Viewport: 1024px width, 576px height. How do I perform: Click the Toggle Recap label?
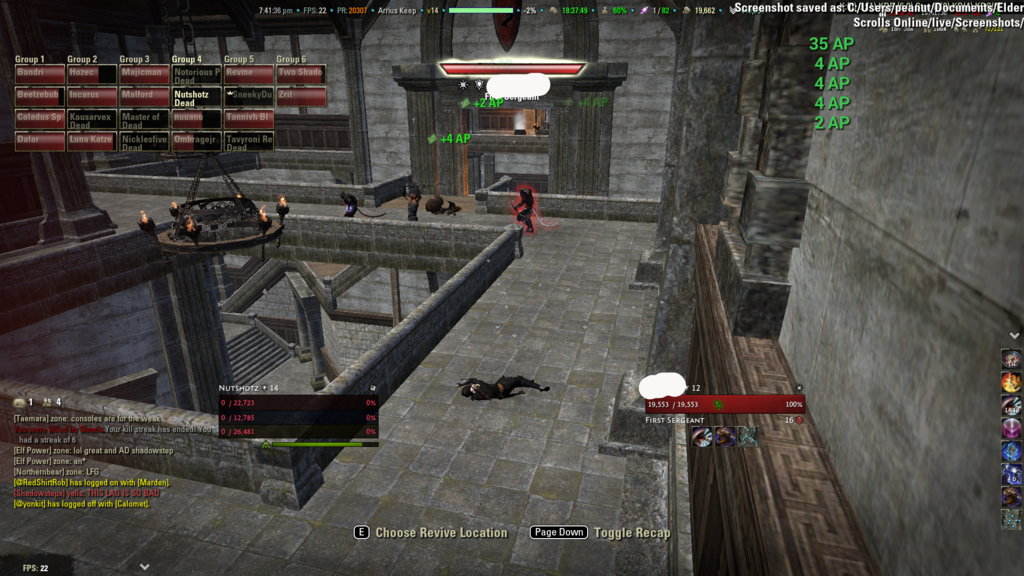pos(631,533)
